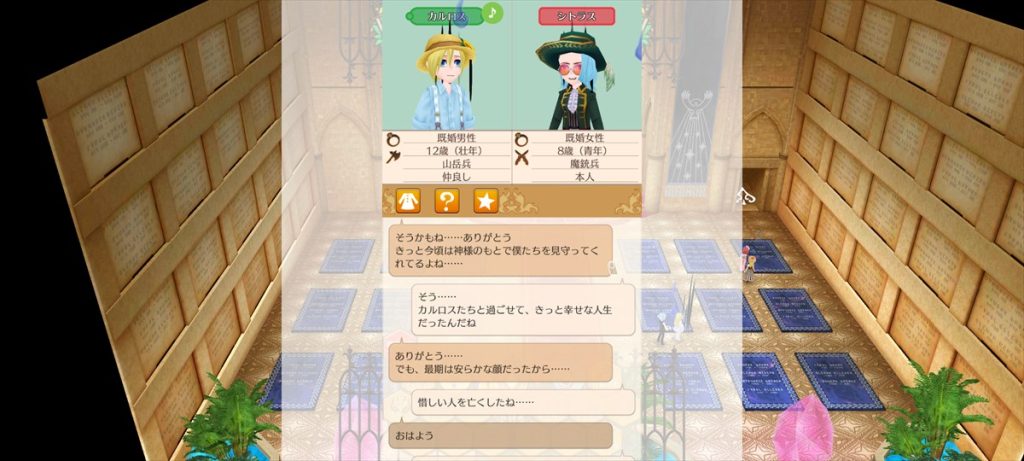The image size is (1024, 461).
Task: Select the star favorite button
Action: pos(485,201)
